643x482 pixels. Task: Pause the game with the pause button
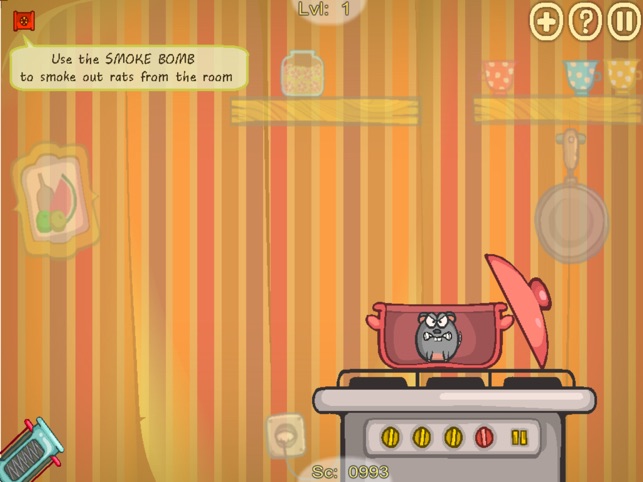tap(623, 21)
